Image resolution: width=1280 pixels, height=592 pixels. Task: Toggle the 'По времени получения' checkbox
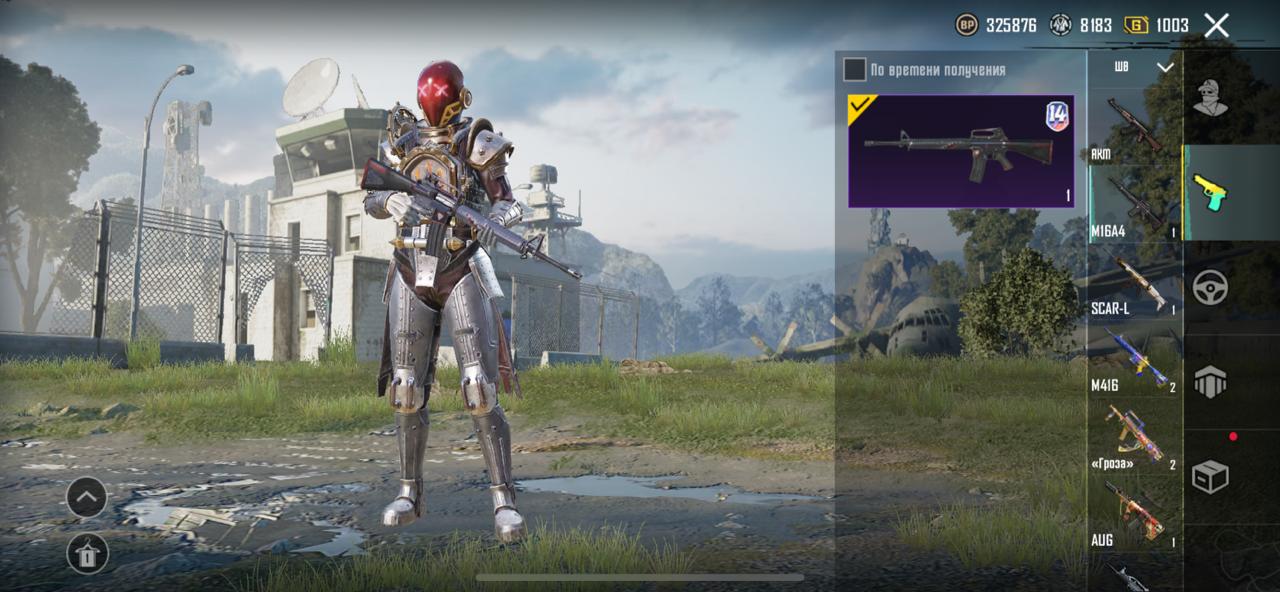coord(854,69)
